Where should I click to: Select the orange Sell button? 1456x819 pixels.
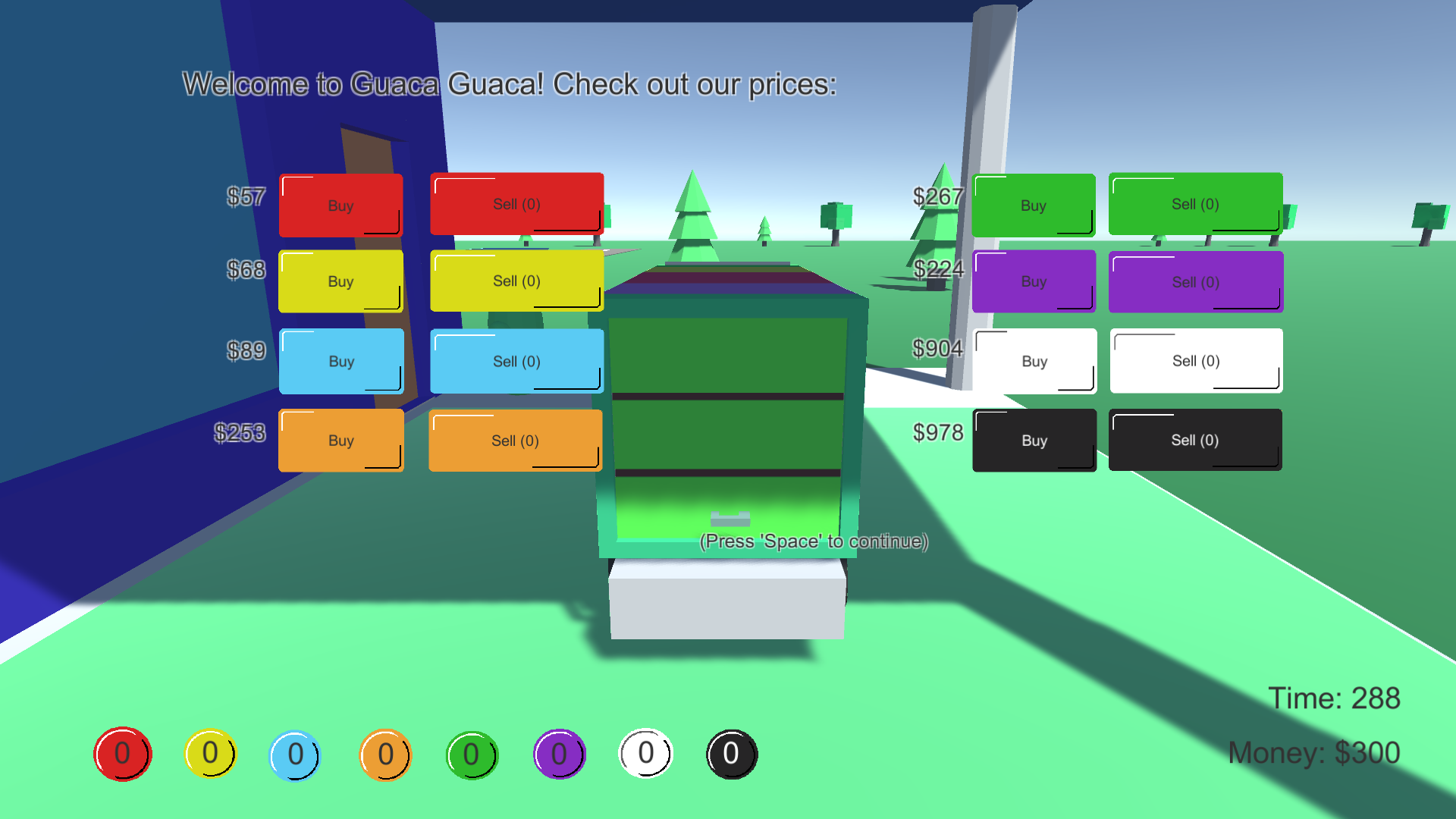[x=515, y=441]
